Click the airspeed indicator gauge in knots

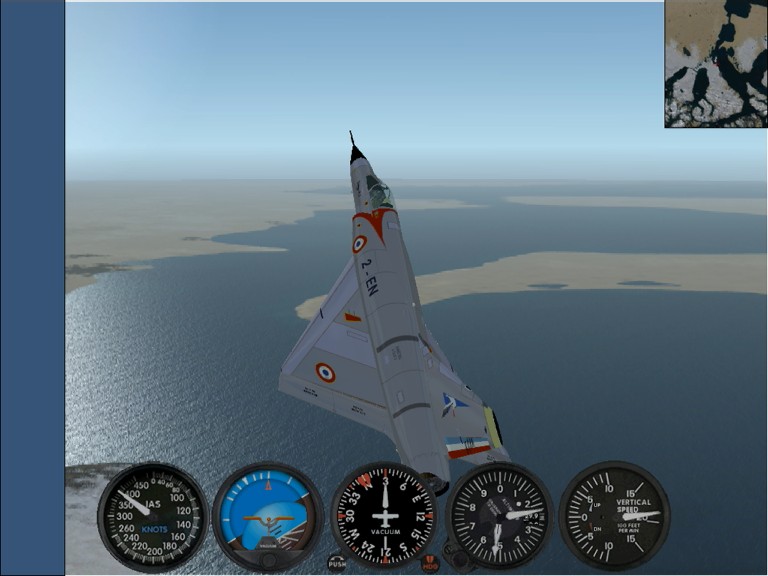(152, 516)
